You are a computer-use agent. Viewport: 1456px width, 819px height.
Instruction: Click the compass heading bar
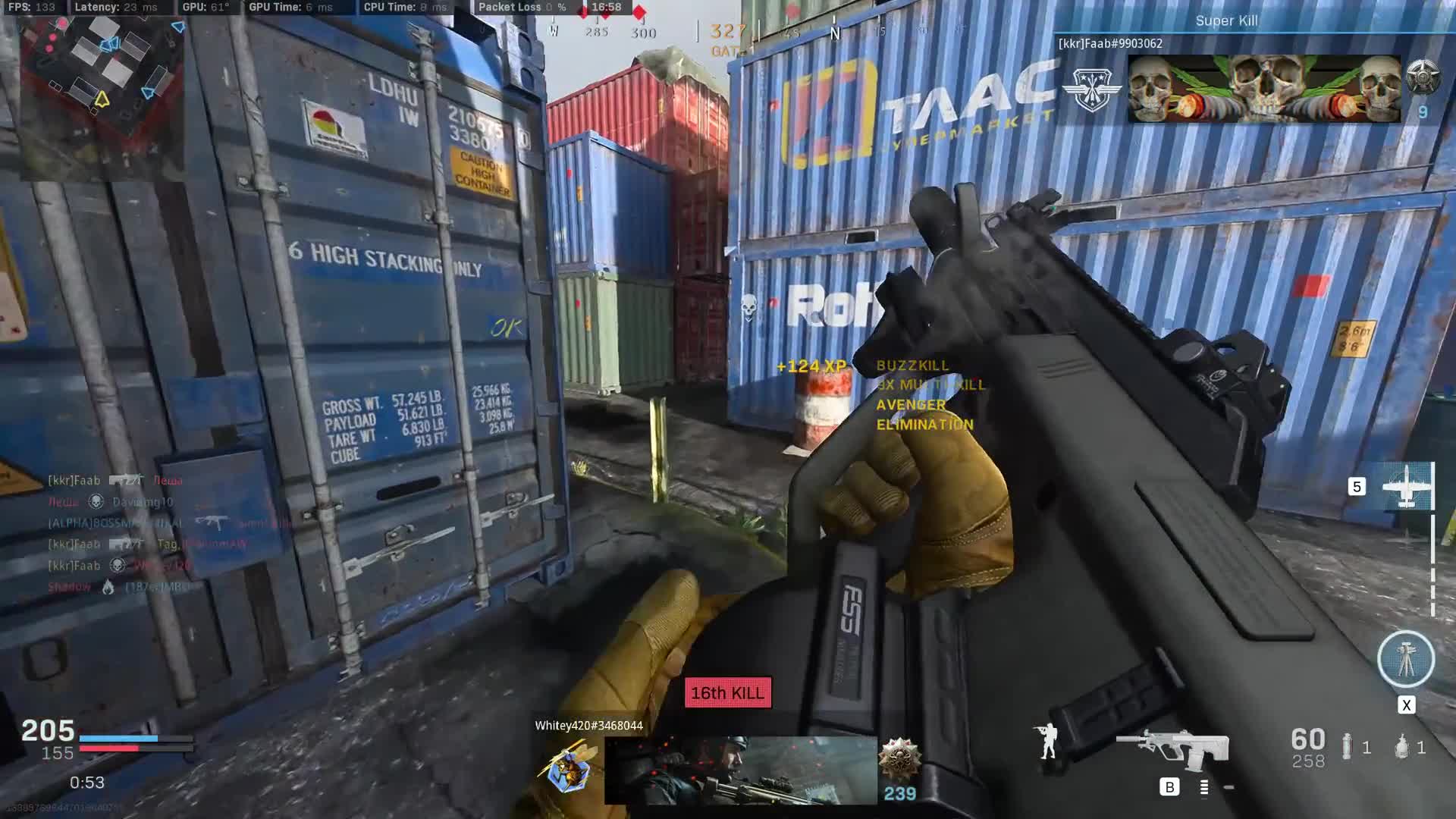click(758, 31)
